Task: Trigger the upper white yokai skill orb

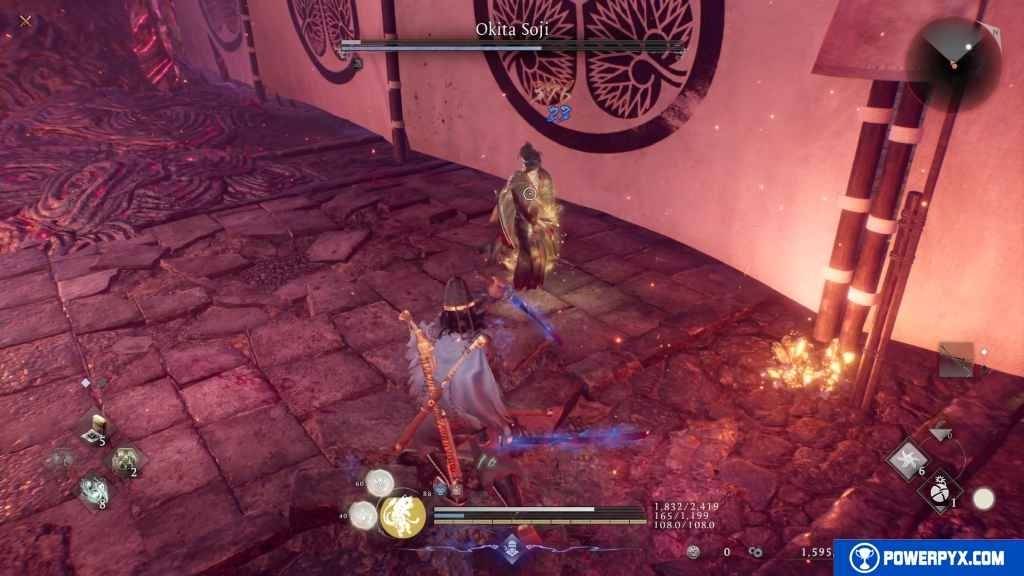Action: point(379,484)
